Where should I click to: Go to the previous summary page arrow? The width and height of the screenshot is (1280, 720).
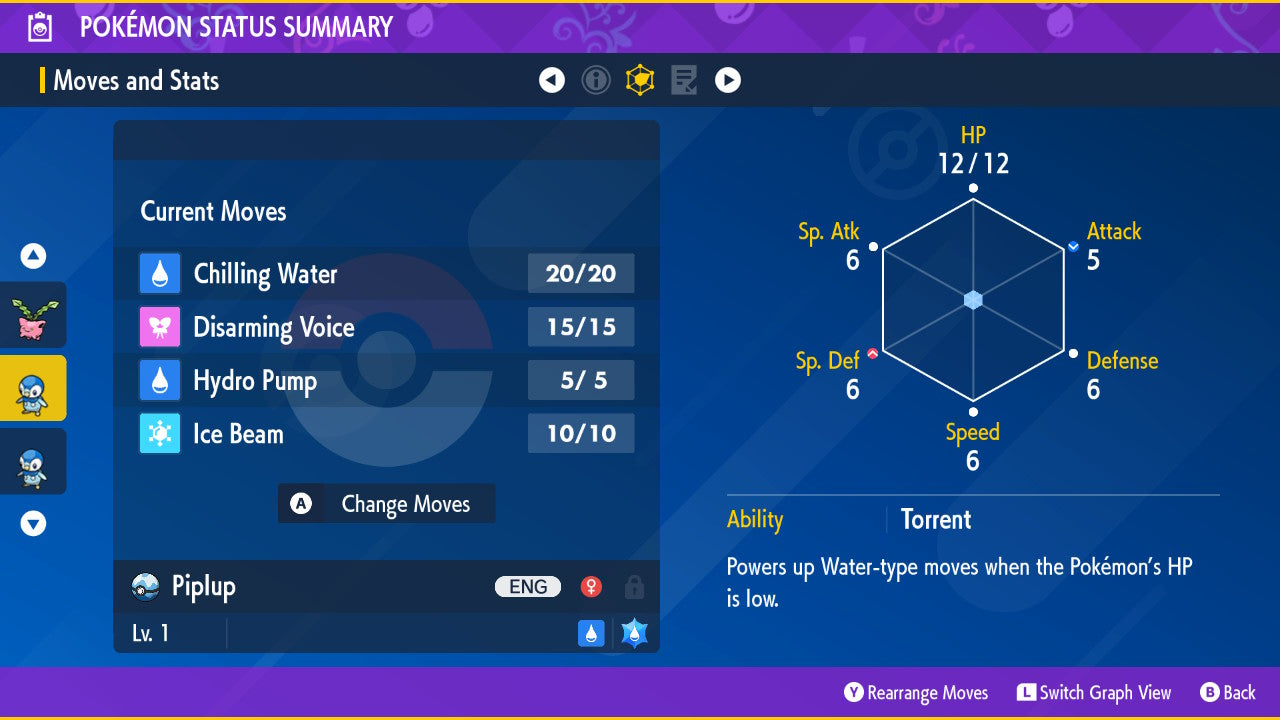(x=552, y=80)
